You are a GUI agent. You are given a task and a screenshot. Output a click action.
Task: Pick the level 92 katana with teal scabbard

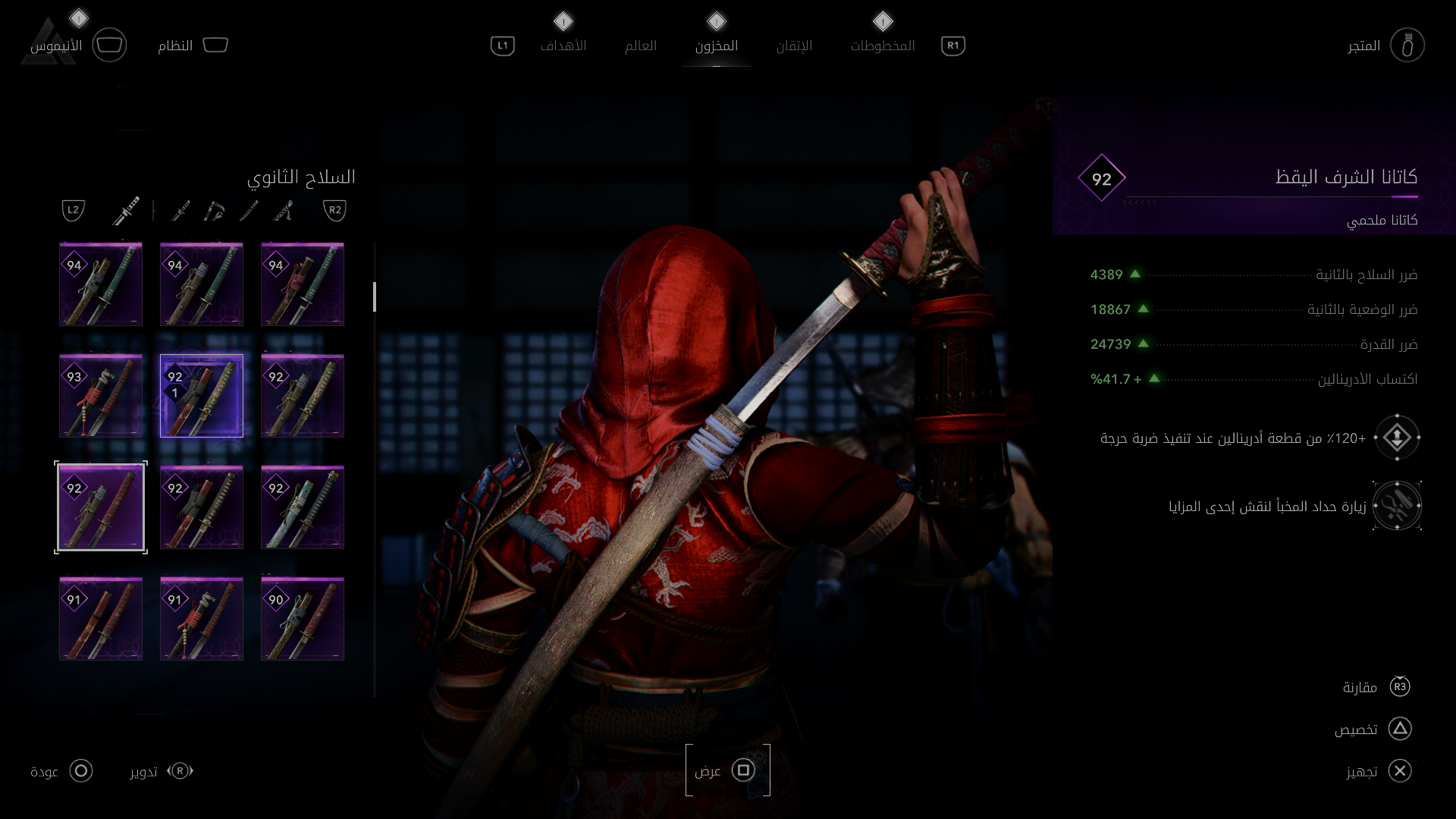(x=303, y=507)
